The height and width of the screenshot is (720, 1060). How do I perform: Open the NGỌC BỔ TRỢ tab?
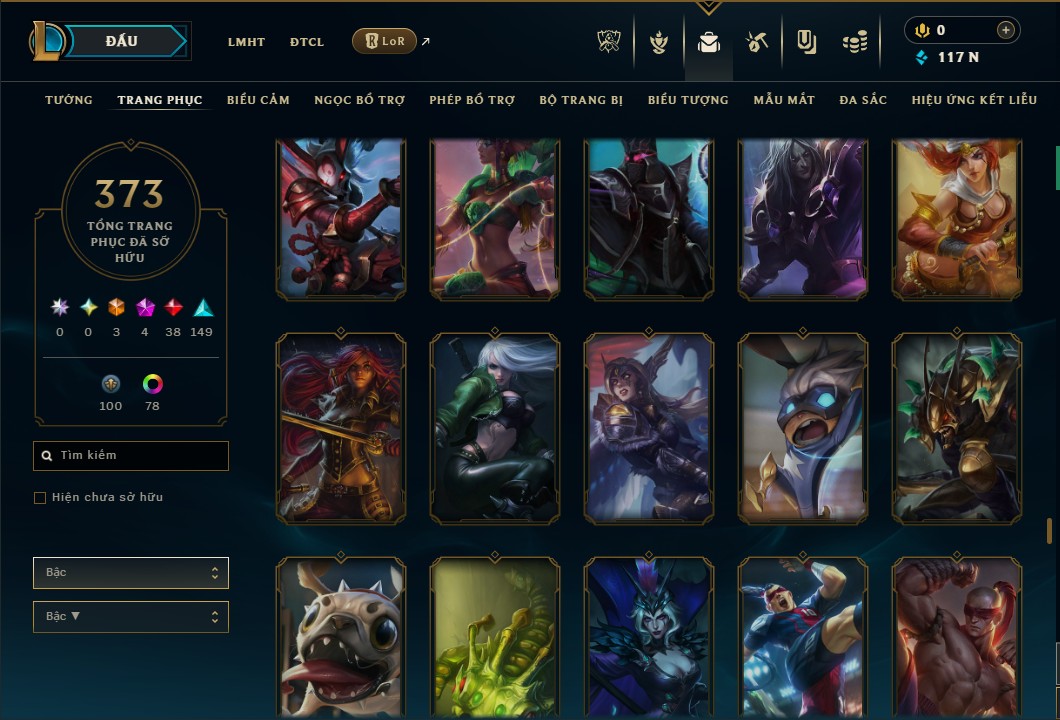click(359, 100)
